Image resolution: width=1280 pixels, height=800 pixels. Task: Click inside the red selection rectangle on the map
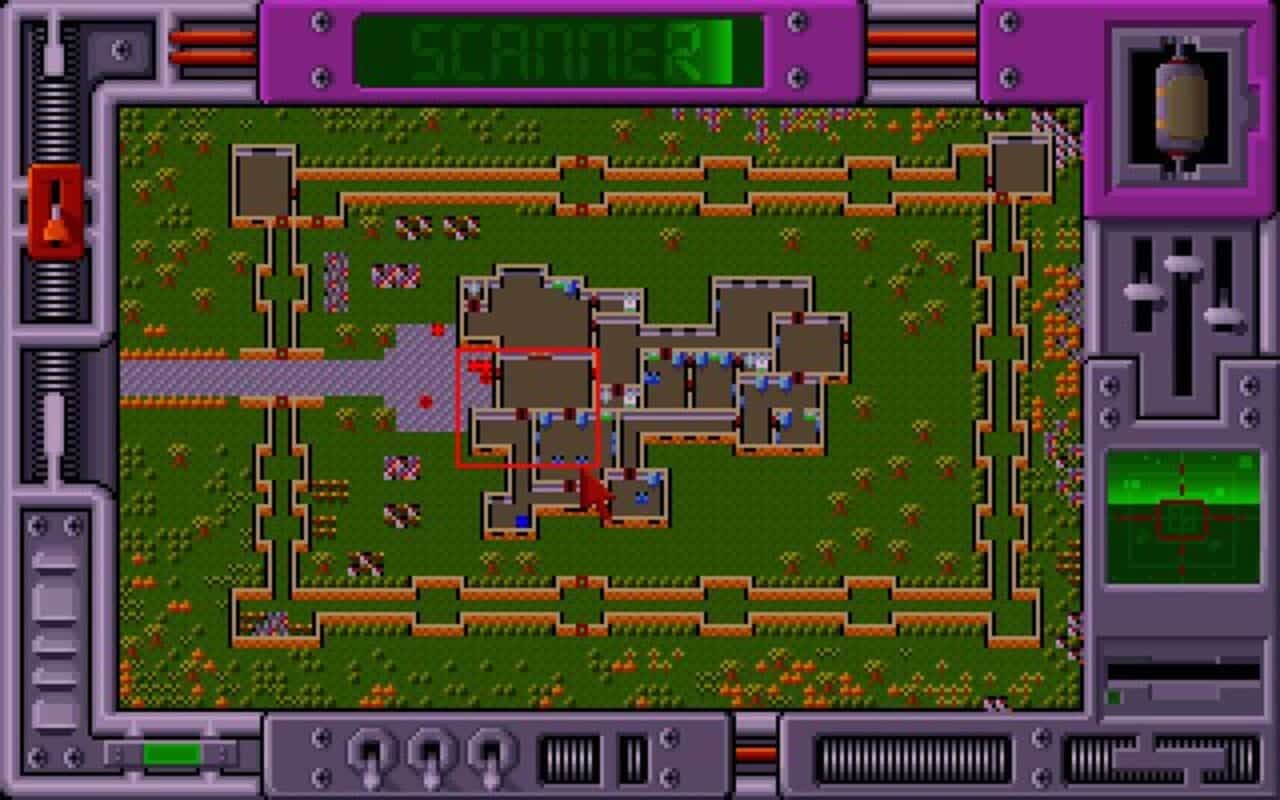coord(528,405)
